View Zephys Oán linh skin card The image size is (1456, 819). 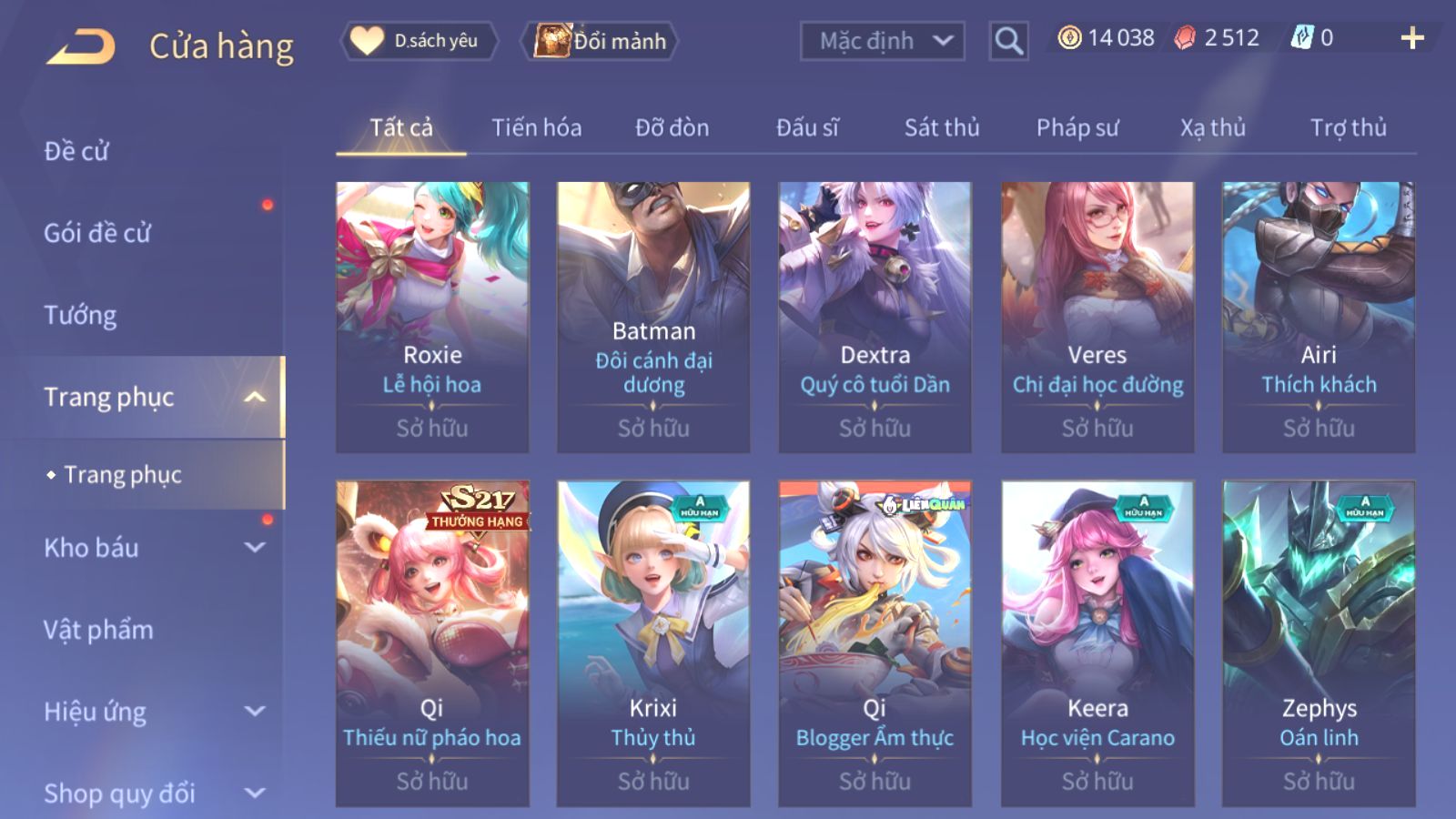(1319, 642)
